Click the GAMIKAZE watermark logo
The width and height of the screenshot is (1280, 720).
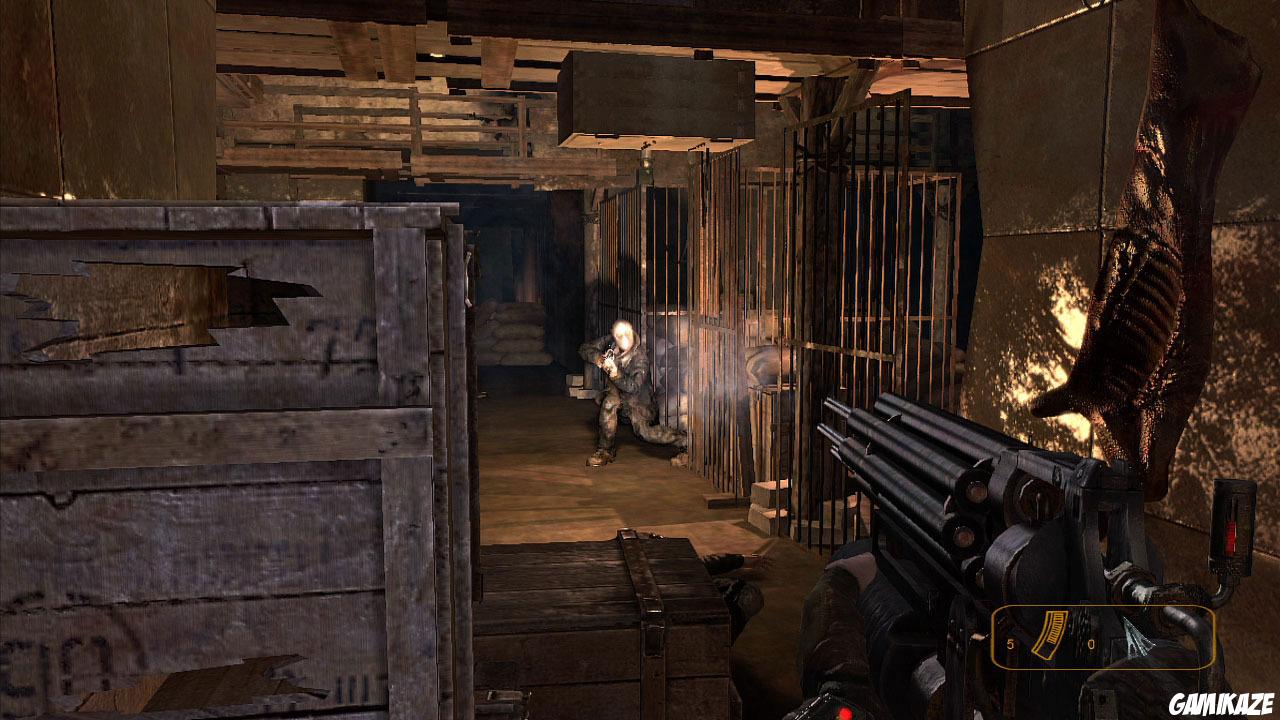click(1220, 702)
